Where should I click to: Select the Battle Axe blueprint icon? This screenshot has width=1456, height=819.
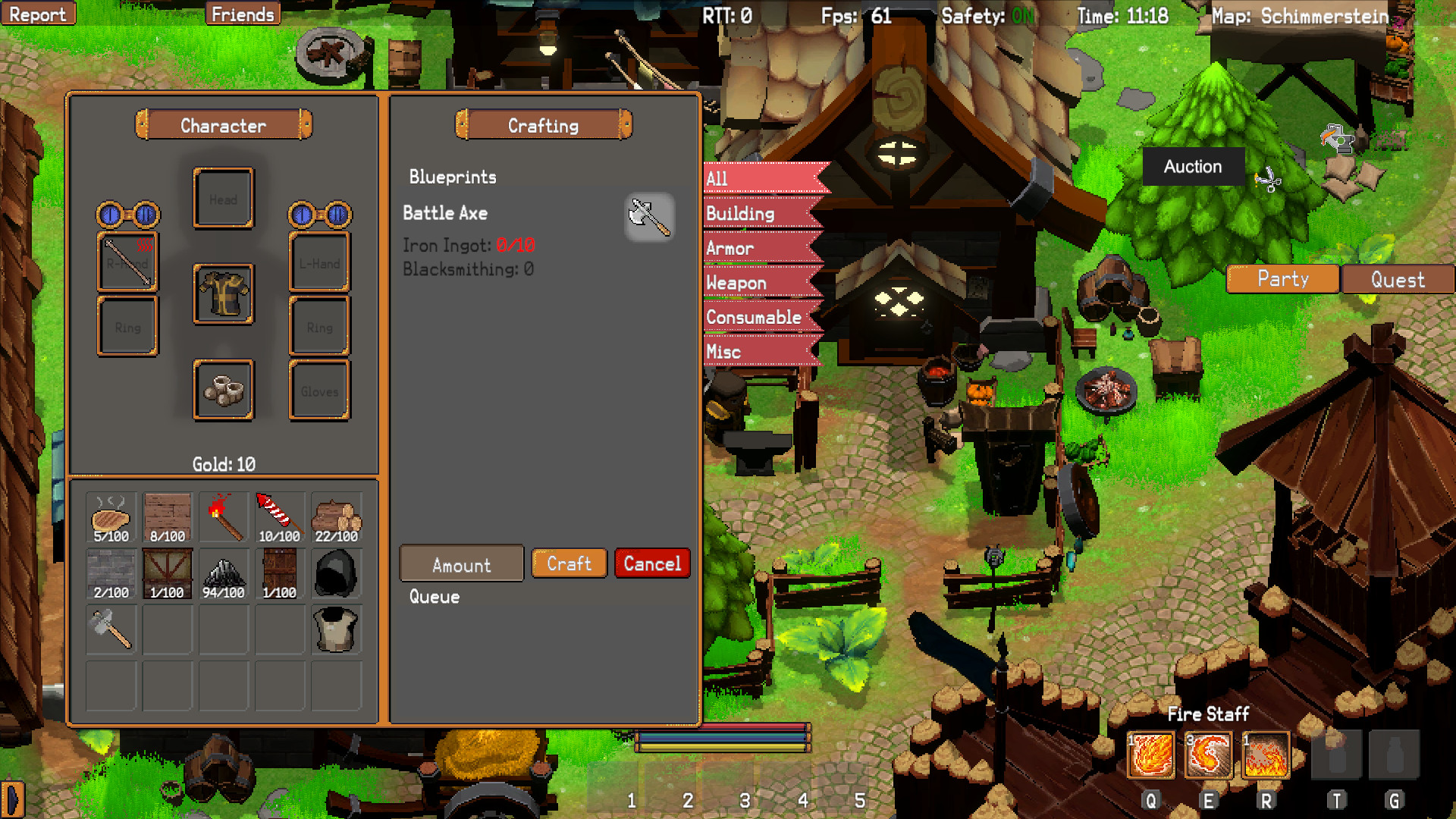click(x=649, y=218)
